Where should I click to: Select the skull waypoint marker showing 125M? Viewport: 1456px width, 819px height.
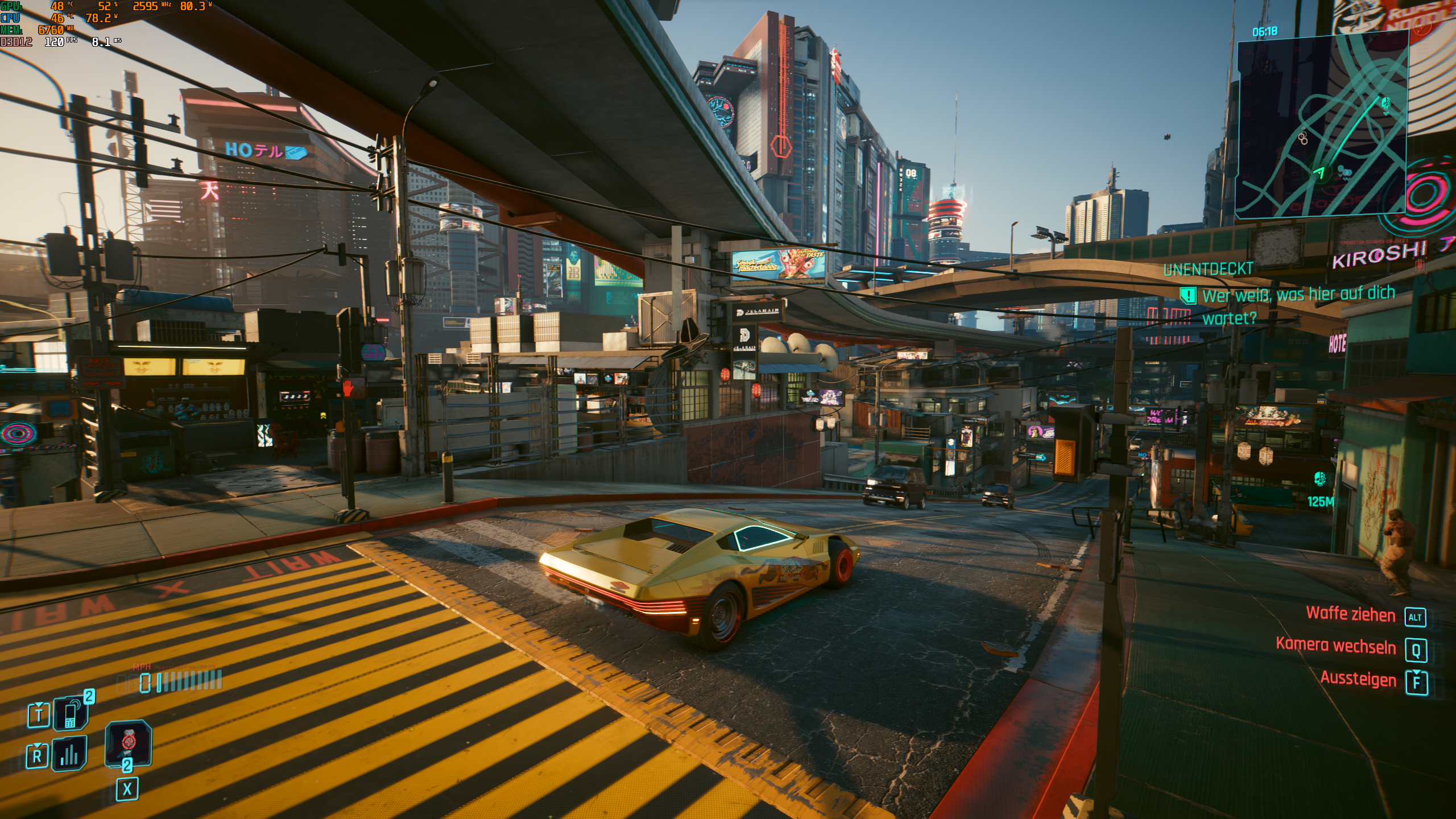[1319, 479]
